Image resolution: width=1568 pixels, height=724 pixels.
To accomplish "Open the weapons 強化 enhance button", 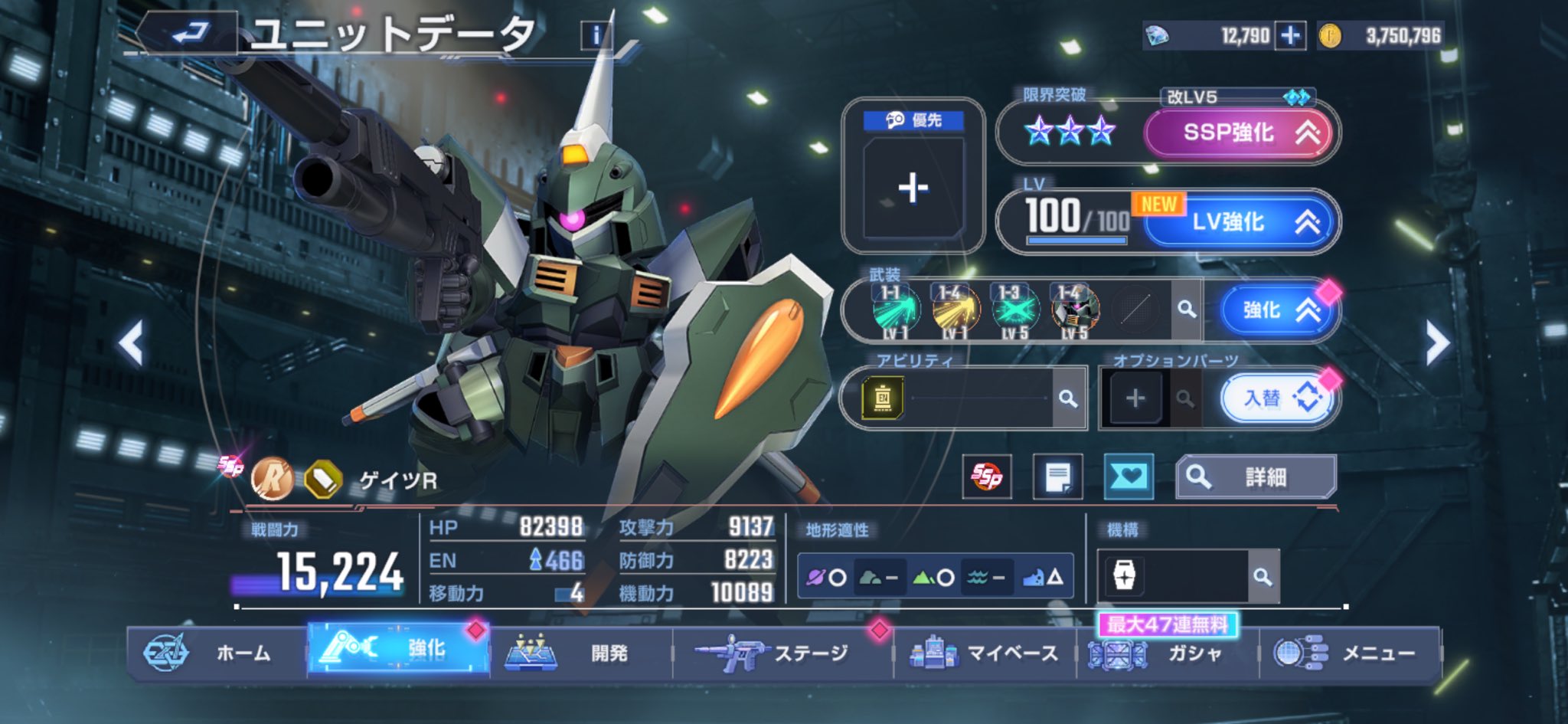I will [1274, 310].
